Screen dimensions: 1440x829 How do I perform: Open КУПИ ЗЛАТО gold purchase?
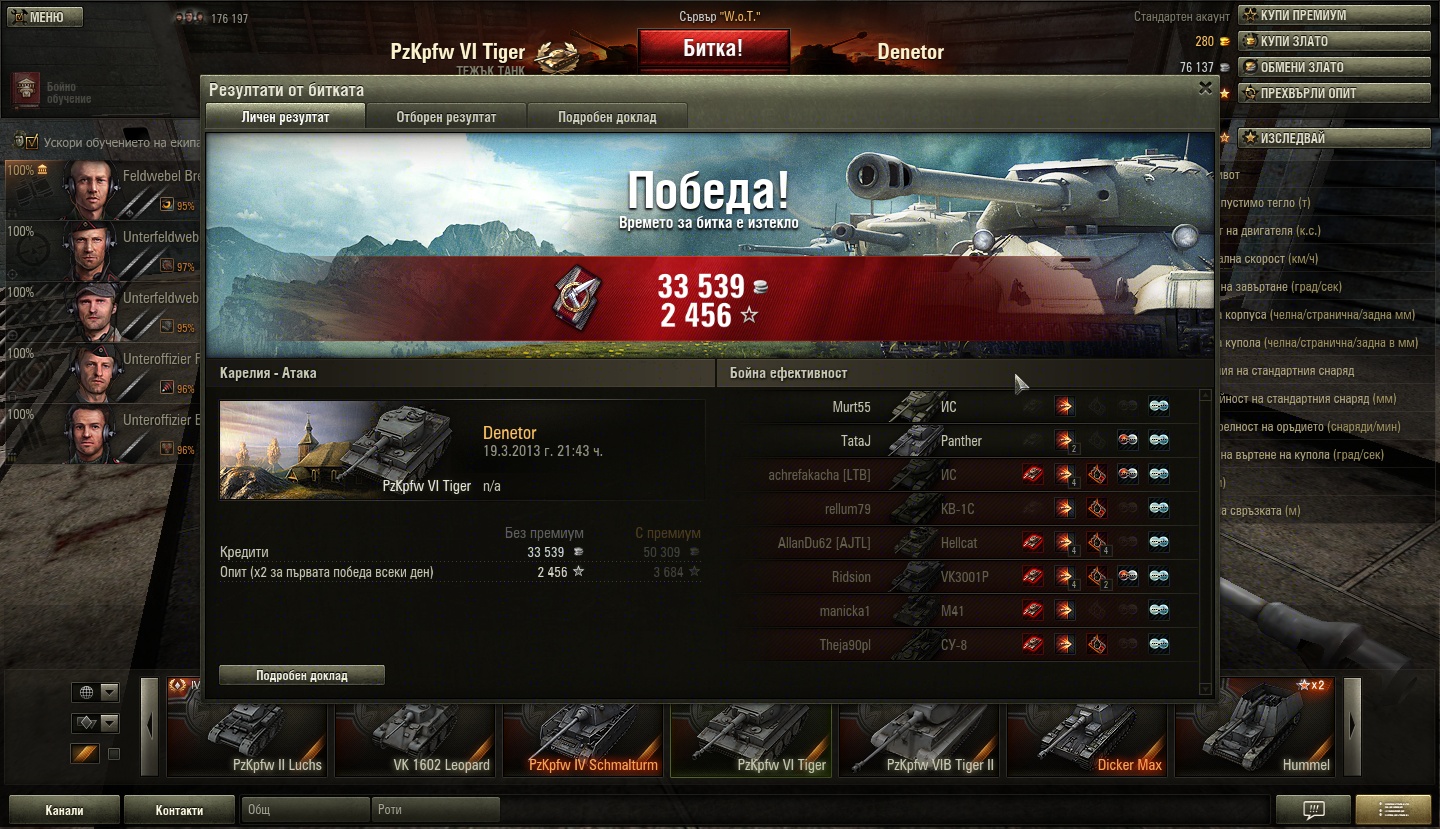tap(1335, 41)
